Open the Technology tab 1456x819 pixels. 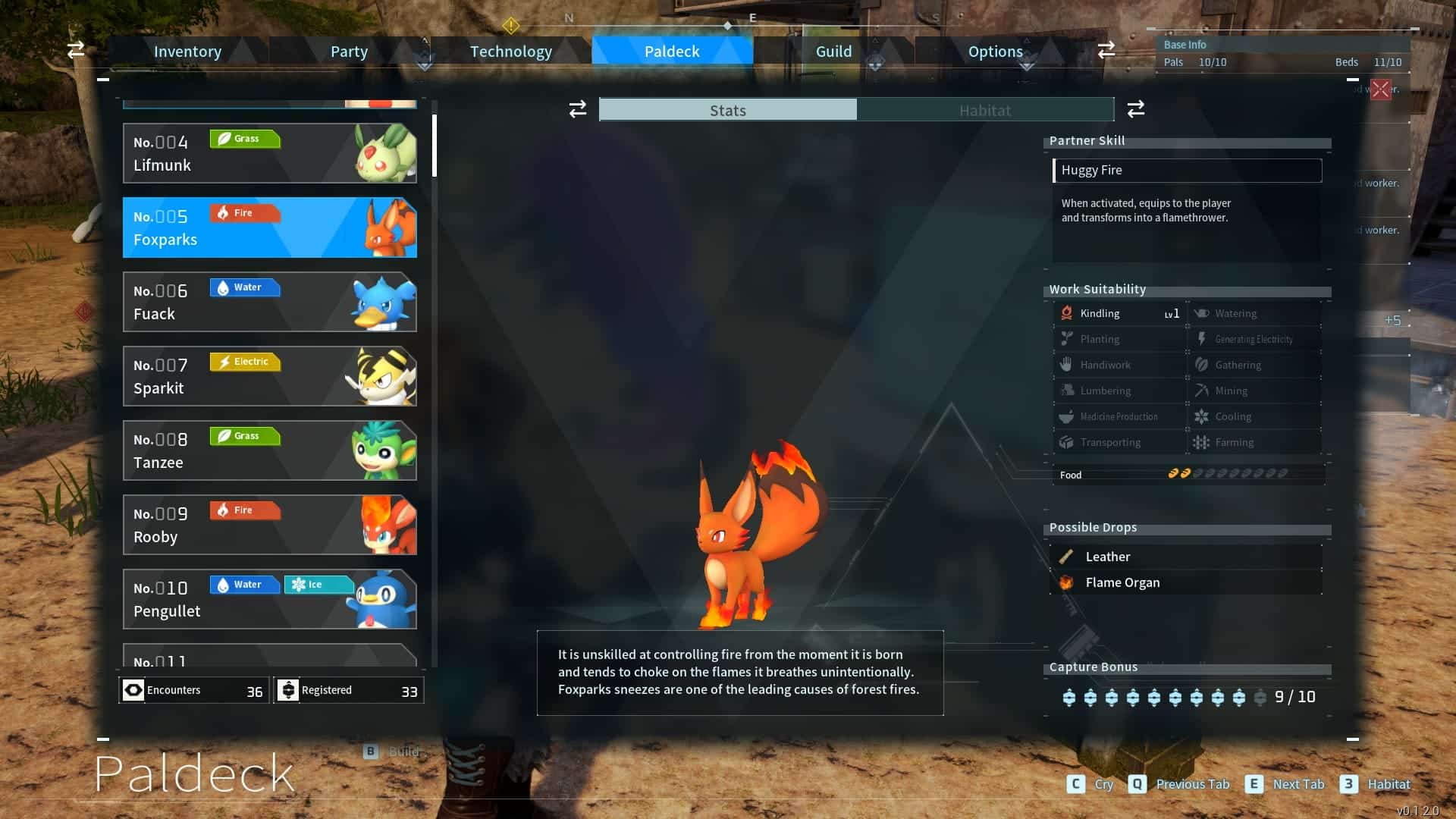tap(510, 52)
